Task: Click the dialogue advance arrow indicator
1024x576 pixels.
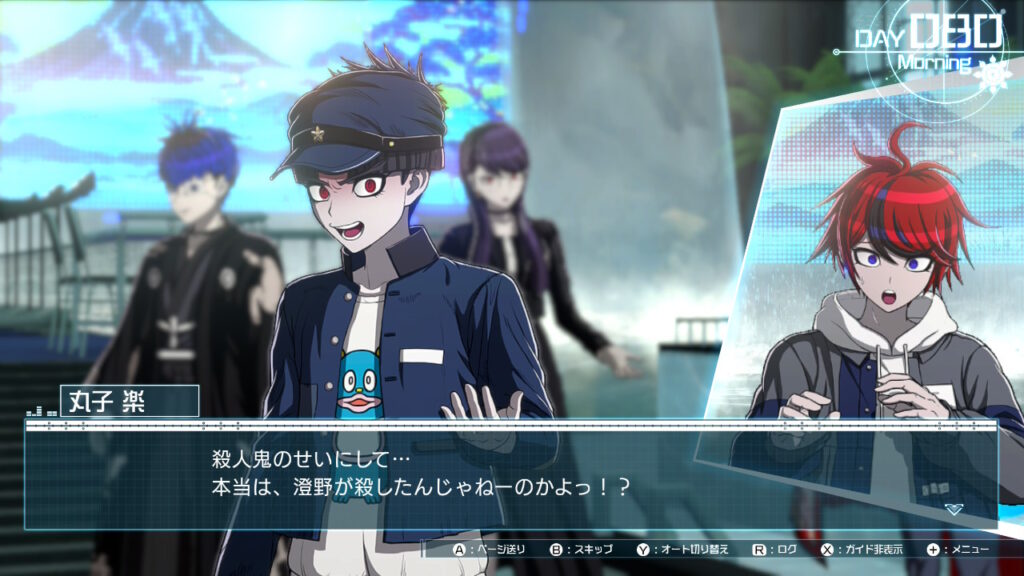Action: [x=954, y=509]
